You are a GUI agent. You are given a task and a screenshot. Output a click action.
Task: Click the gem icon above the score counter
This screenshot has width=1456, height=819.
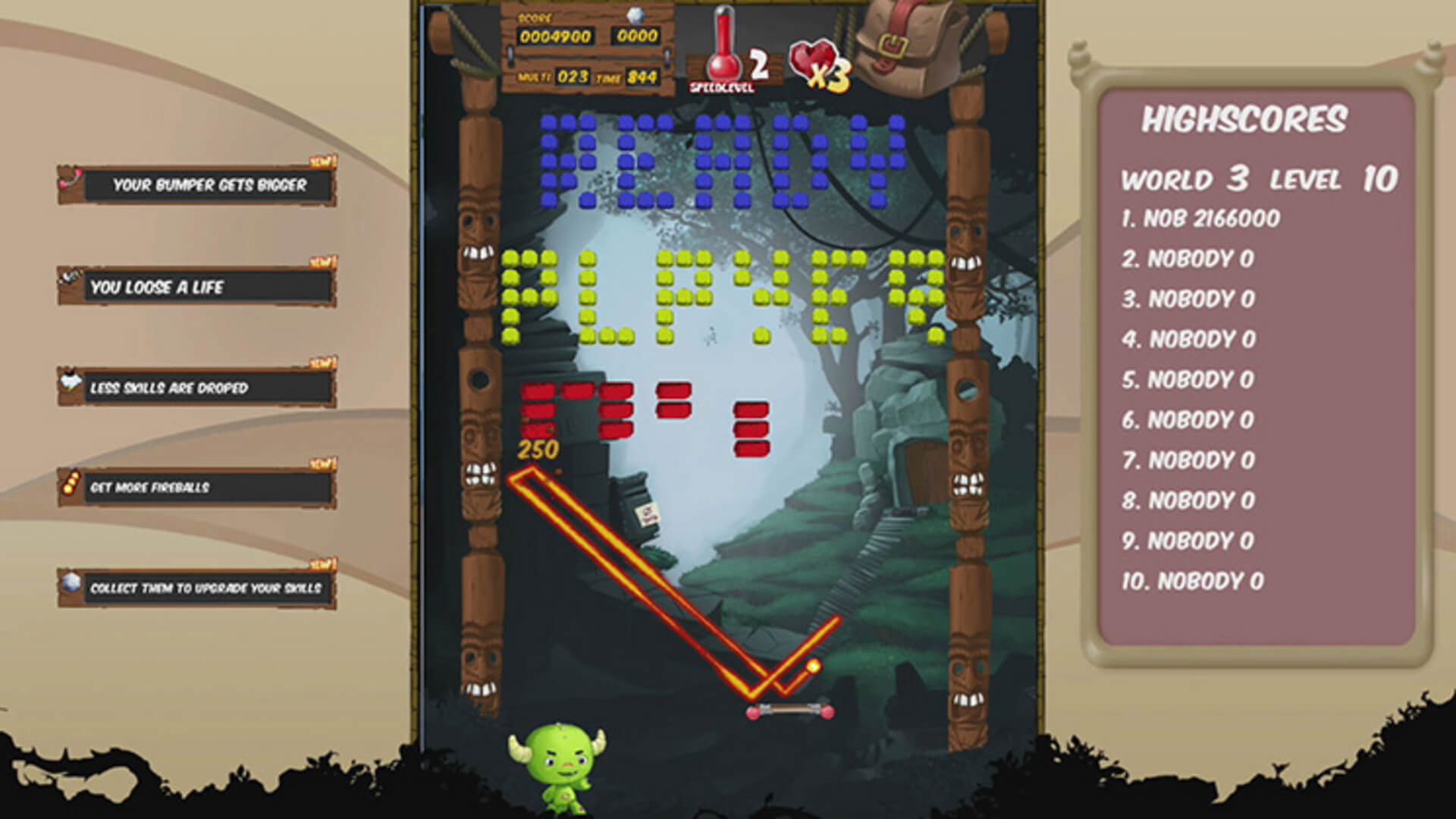(633, 15)
